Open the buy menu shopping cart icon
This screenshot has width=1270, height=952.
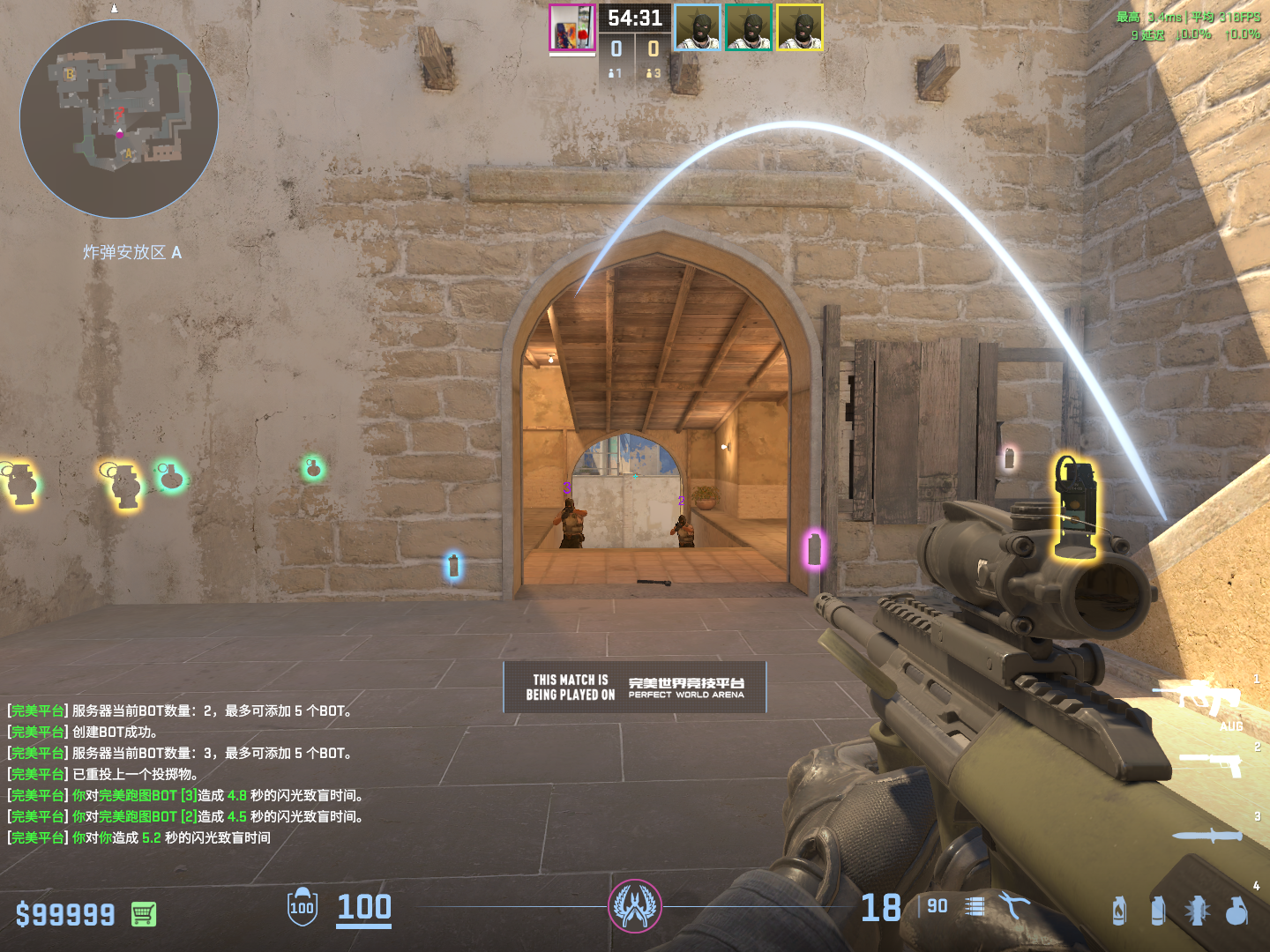click(x=143, y=914)
